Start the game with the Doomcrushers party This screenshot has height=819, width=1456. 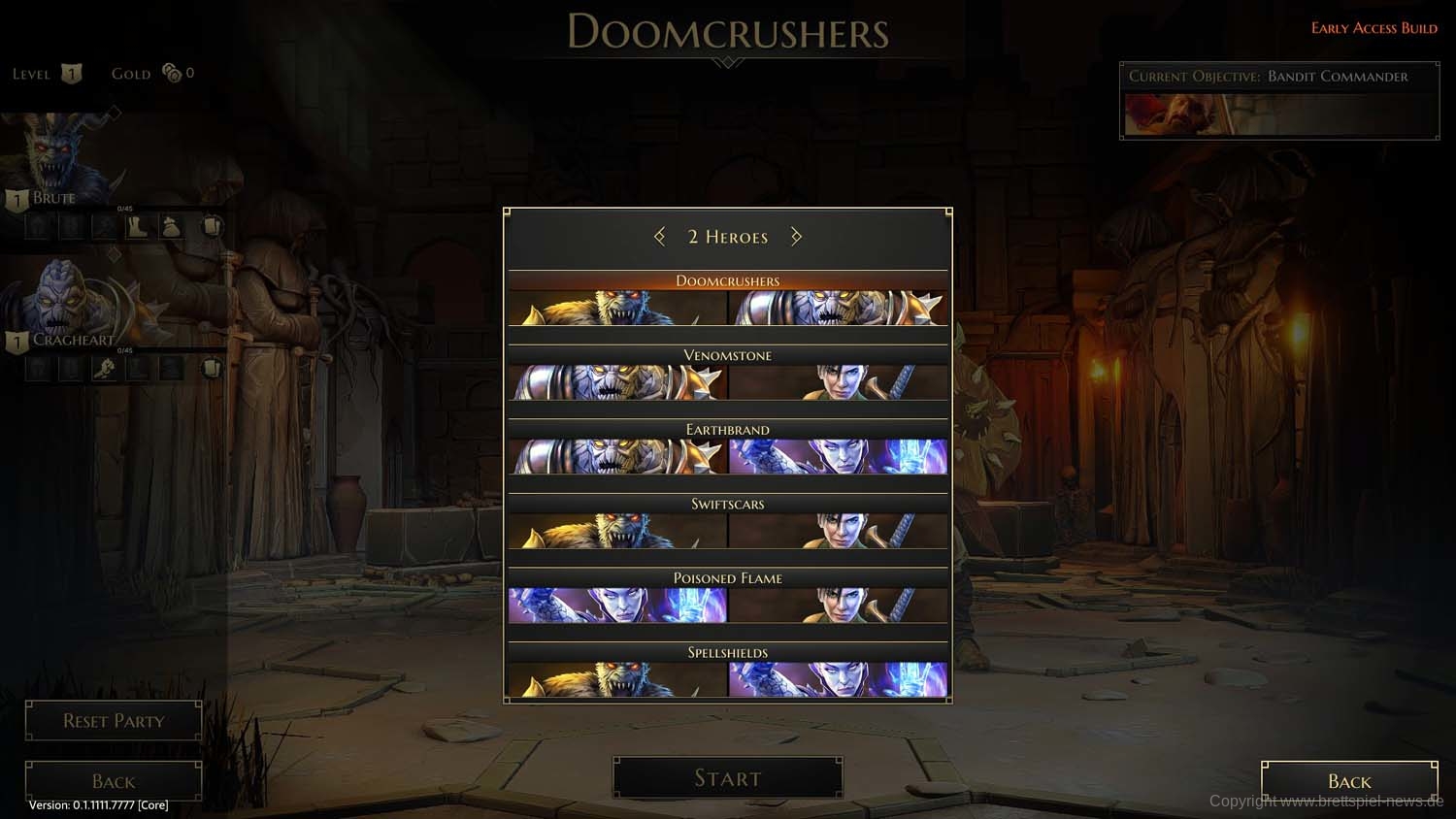click(x=727, y=778)
